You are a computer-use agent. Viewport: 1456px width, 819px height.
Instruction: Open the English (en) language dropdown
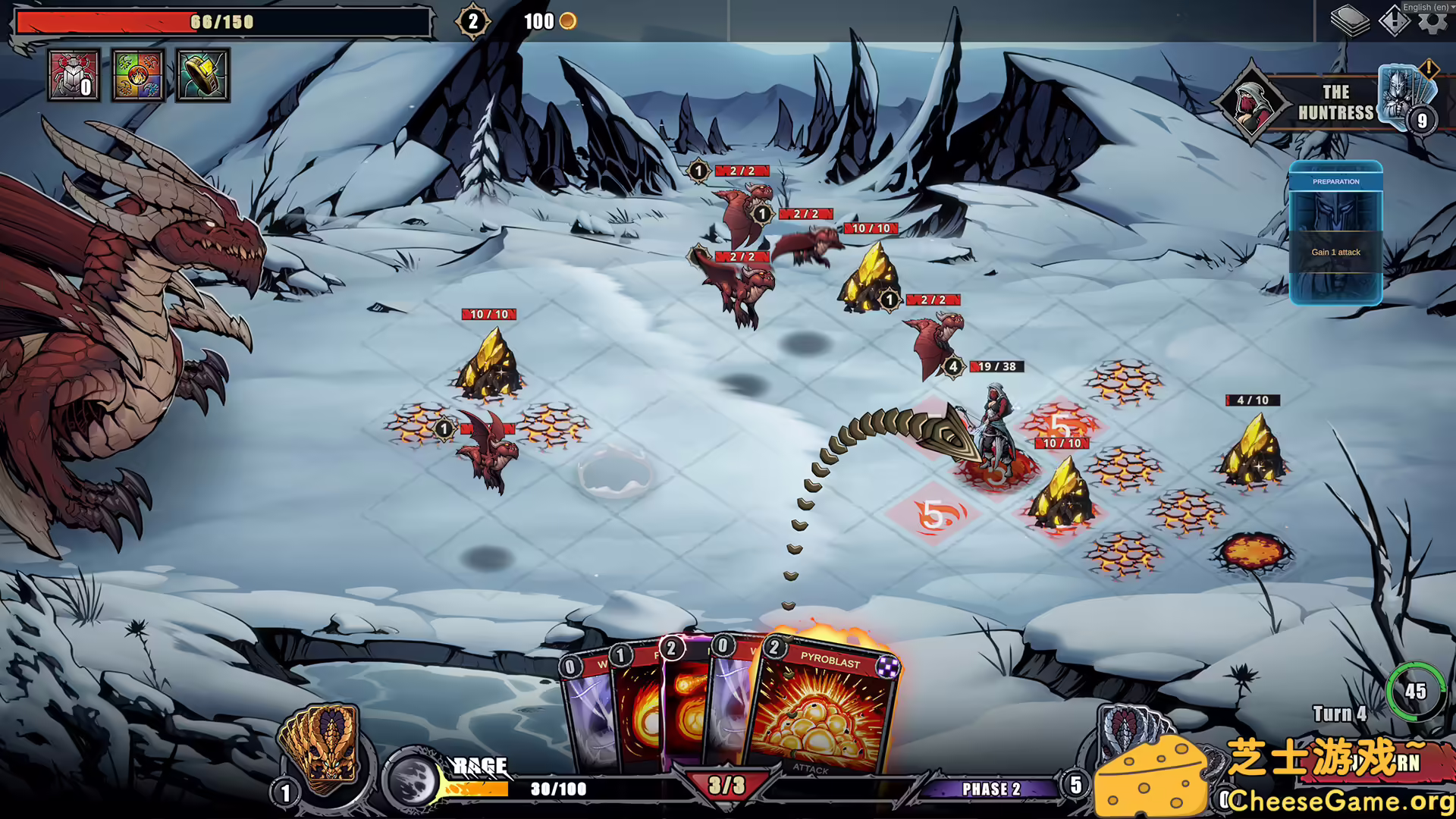pos(1424,6)
